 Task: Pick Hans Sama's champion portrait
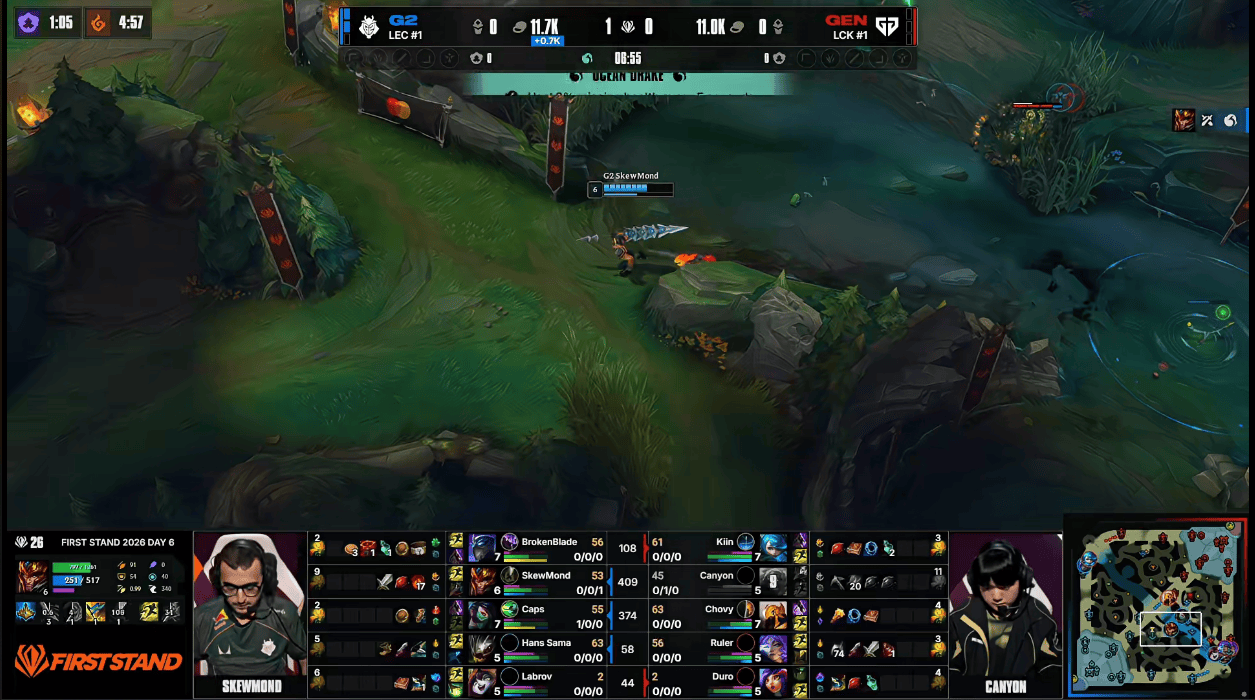482,649
